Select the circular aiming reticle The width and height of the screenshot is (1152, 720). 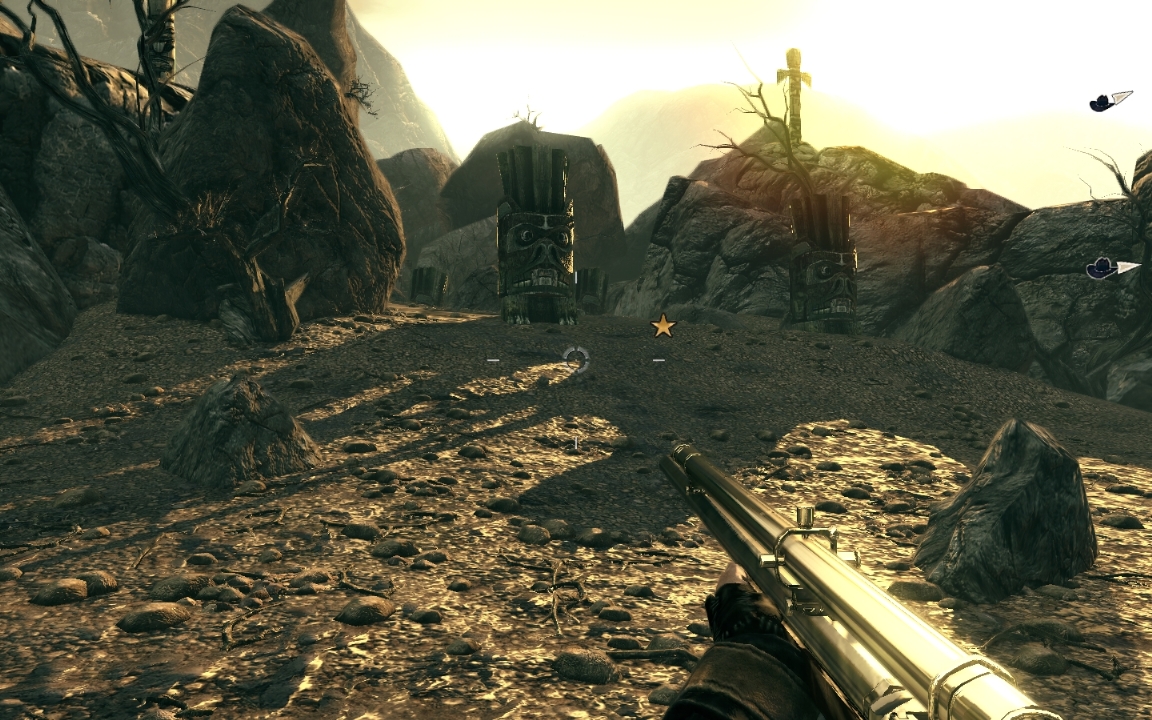point(576,359)
